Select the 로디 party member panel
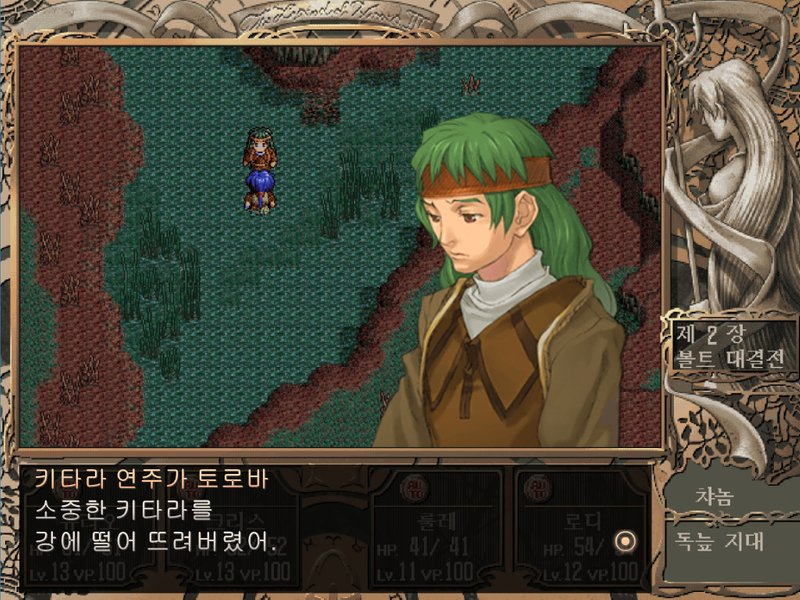Image resolution: width=800 pixels, height=600 pixels. click(x=583, y=530)
